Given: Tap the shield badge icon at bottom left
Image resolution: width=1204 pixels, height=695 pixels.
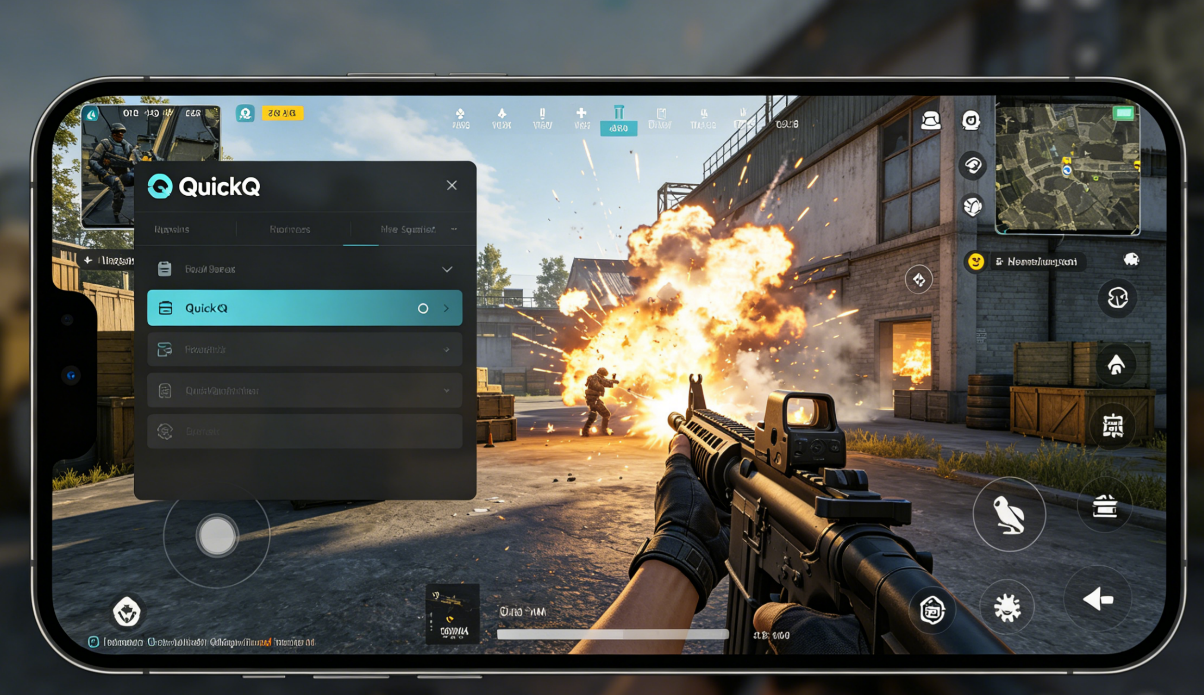Looking at the screenshot, I should (x=127, y=611).
